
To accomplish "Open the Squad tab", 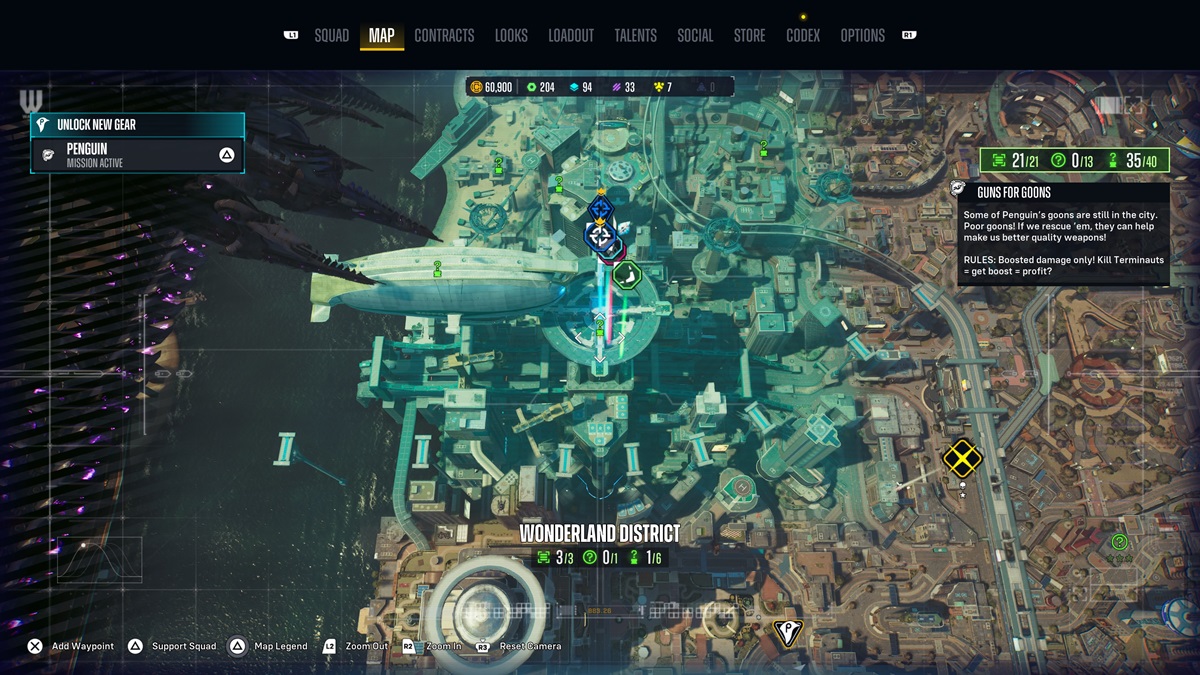I will 331,36.
